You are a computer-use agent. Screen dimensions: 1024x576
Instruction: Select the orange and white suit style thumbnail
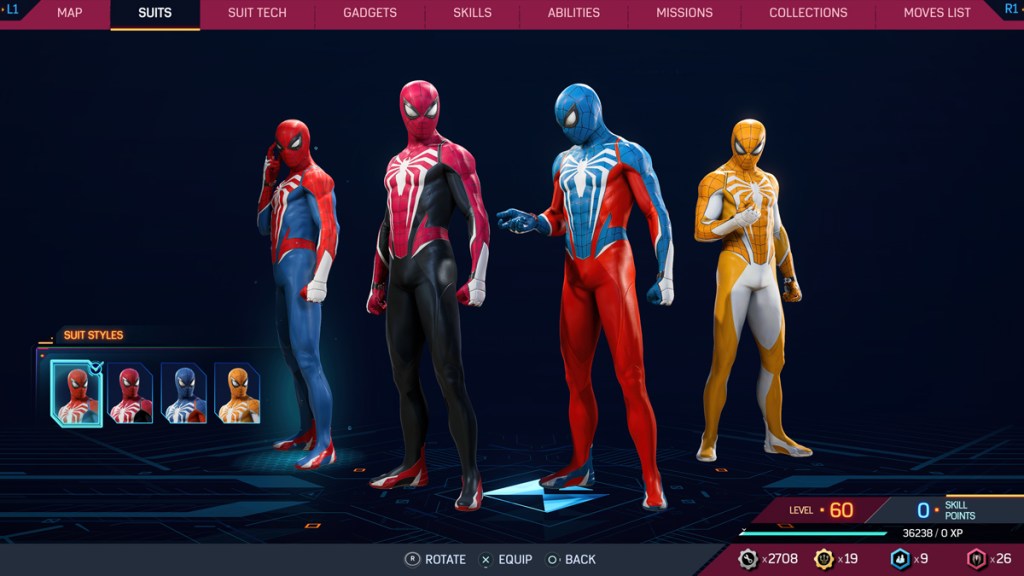point(237,393)
